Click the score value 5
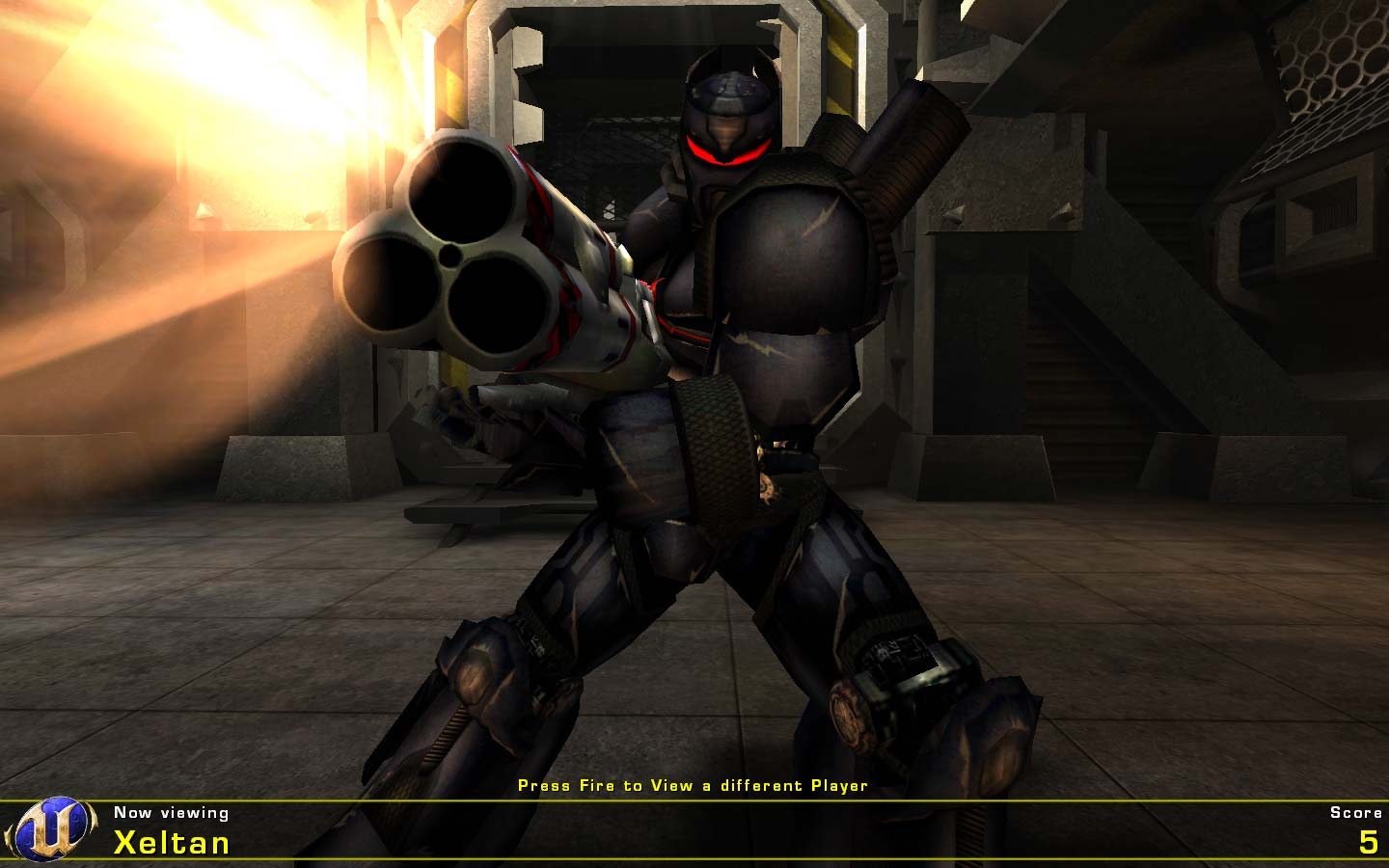This screenshot has width=1389, height=868. [x=1368, y=844]
